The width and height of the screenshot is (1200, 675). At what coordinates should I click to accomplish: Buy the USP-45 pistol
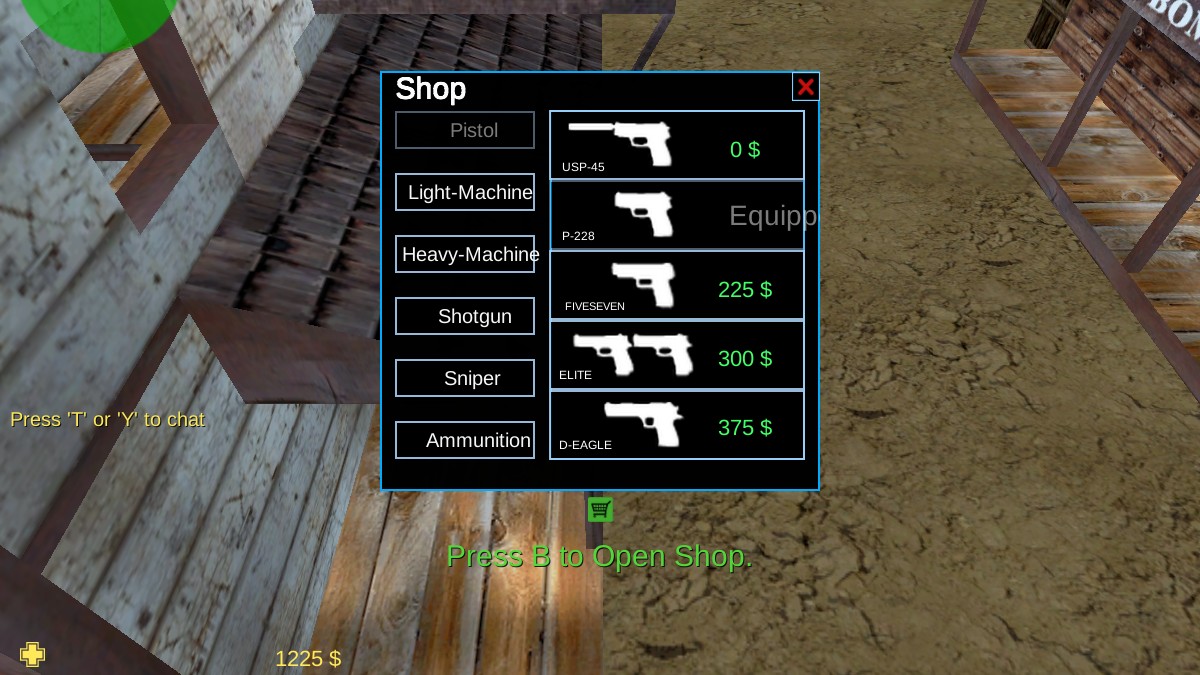[x=677, y=145]
